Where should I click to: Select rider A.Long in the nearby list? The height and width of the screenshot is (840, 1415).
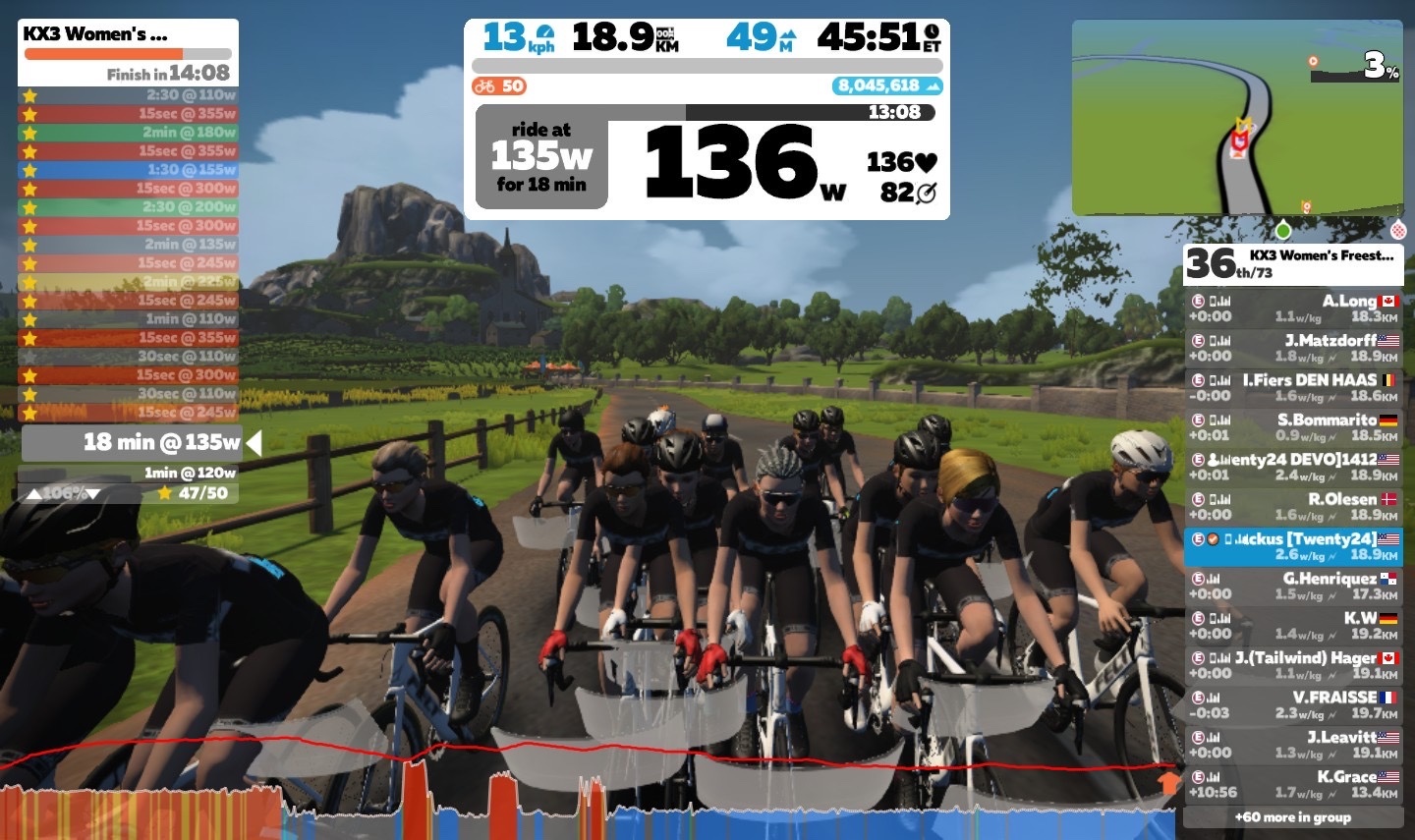pos(1292,308)
